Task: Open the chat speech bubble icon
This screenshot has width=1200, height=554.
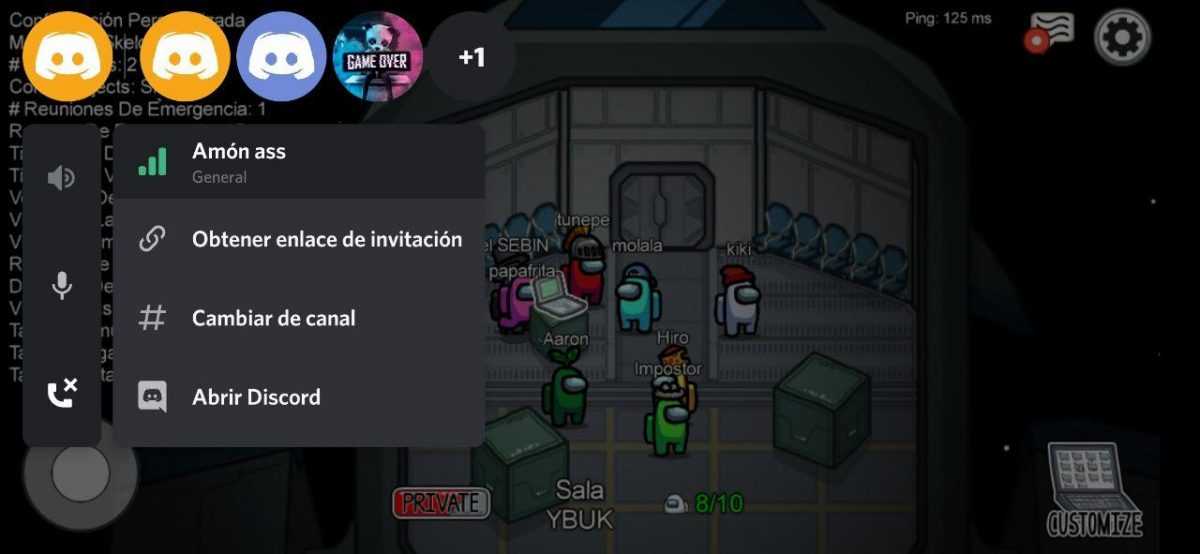Action: (1051, 32)
